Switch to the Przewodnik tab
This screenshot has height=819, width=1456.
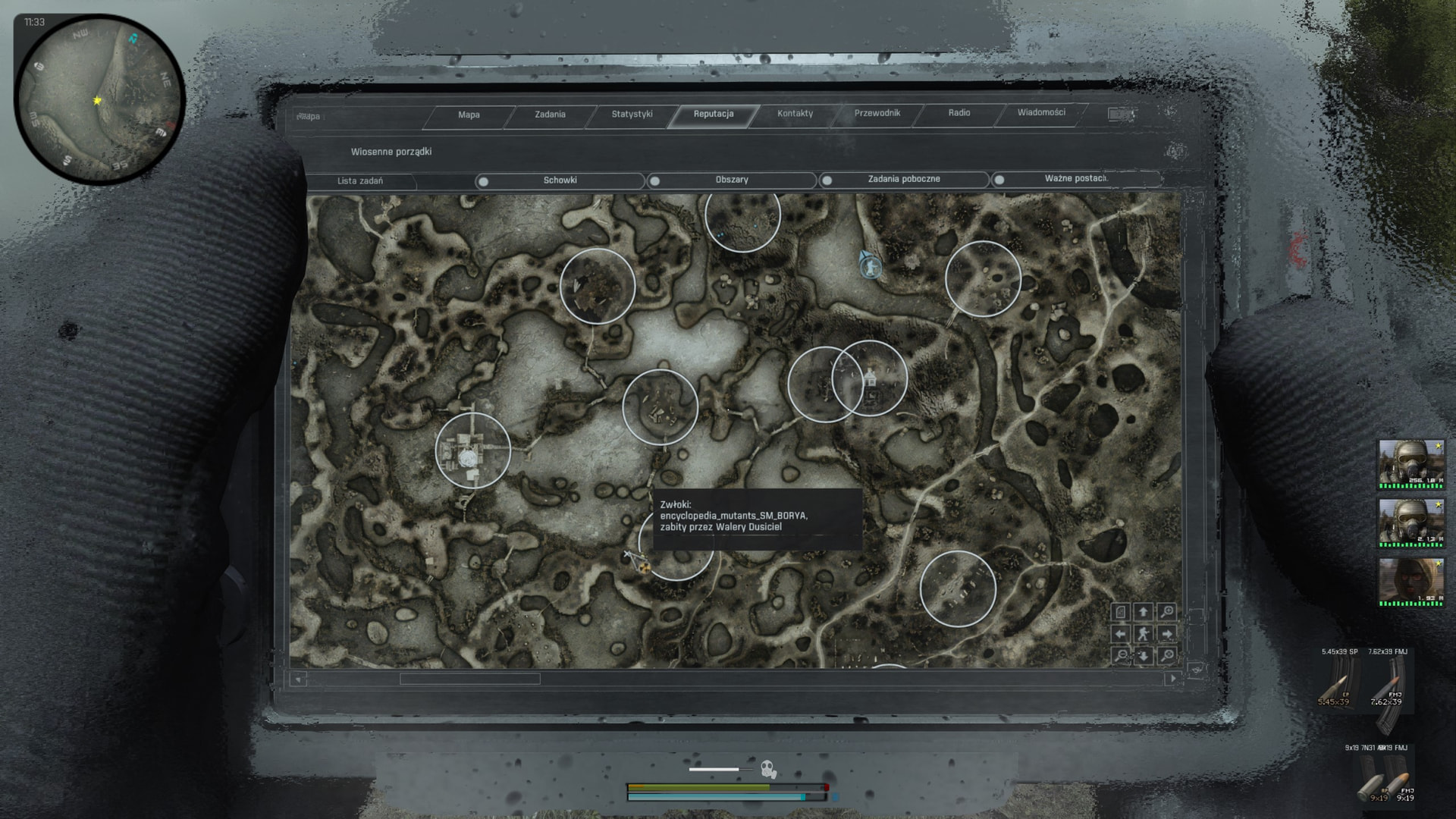877,113
